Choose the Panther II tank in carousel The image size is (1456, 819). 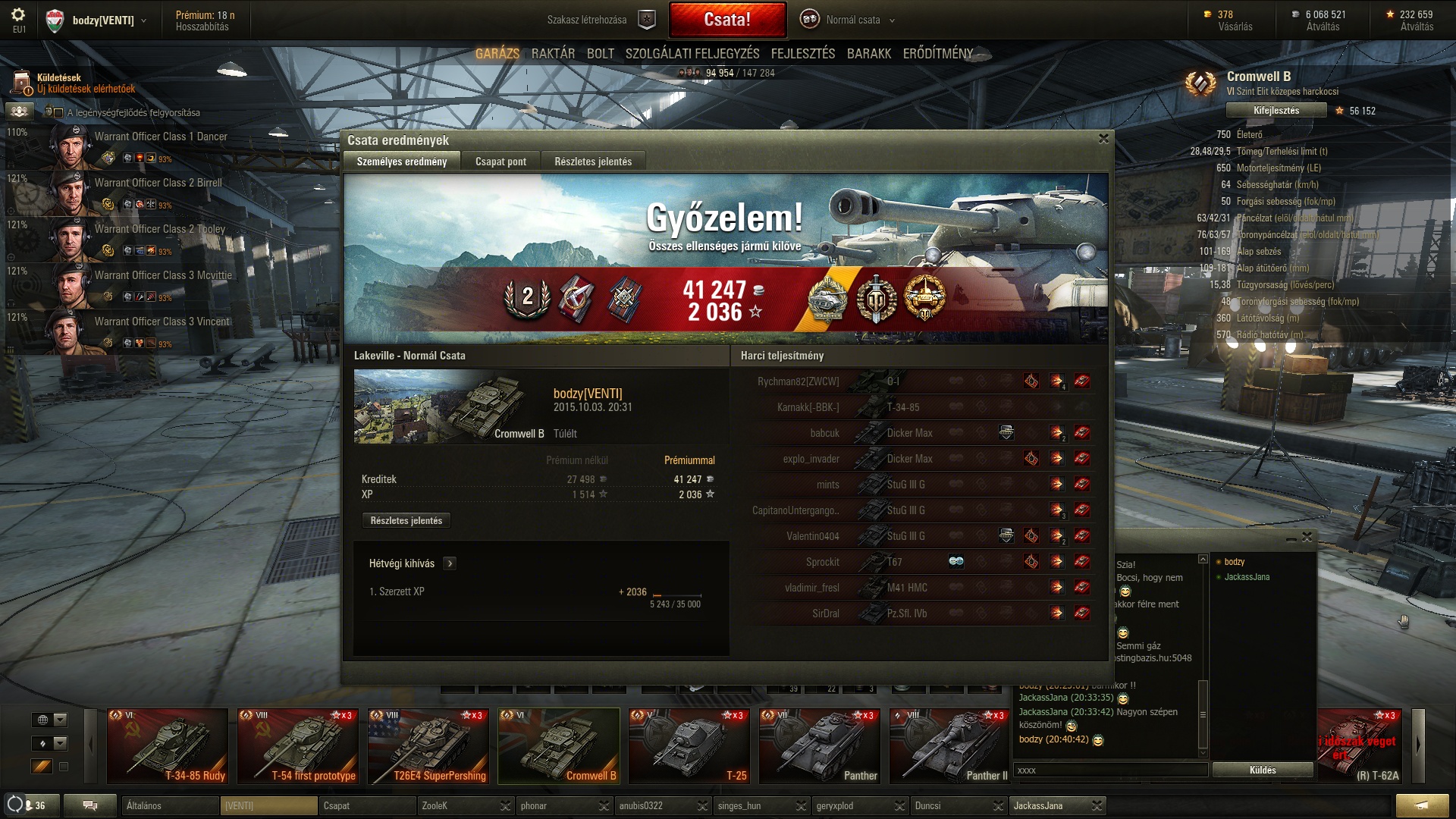point(951,745)
